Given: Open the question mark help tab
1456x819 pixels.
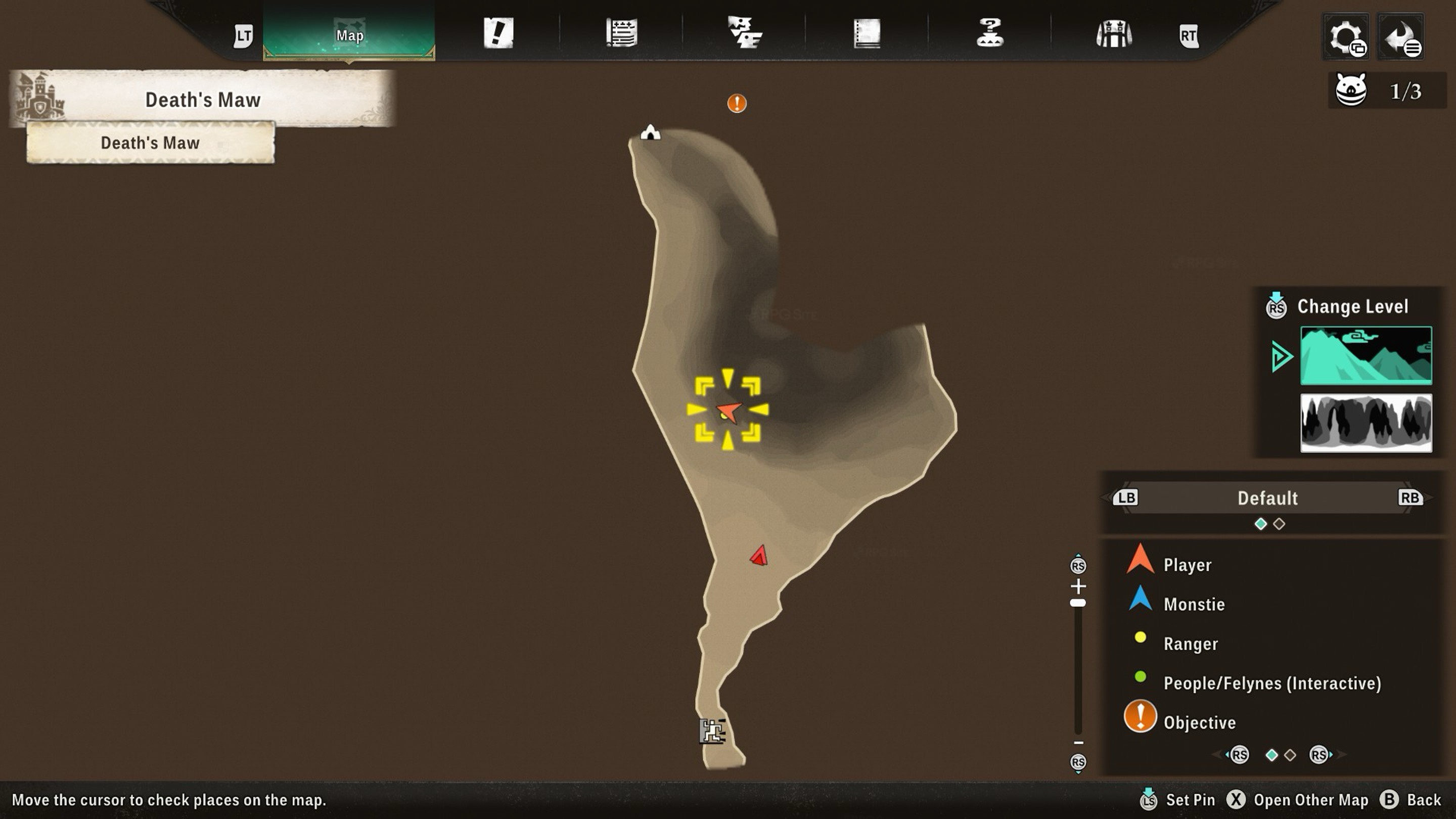Looking at the screenshot, I should pyautogui.click(x=990, y=33).
